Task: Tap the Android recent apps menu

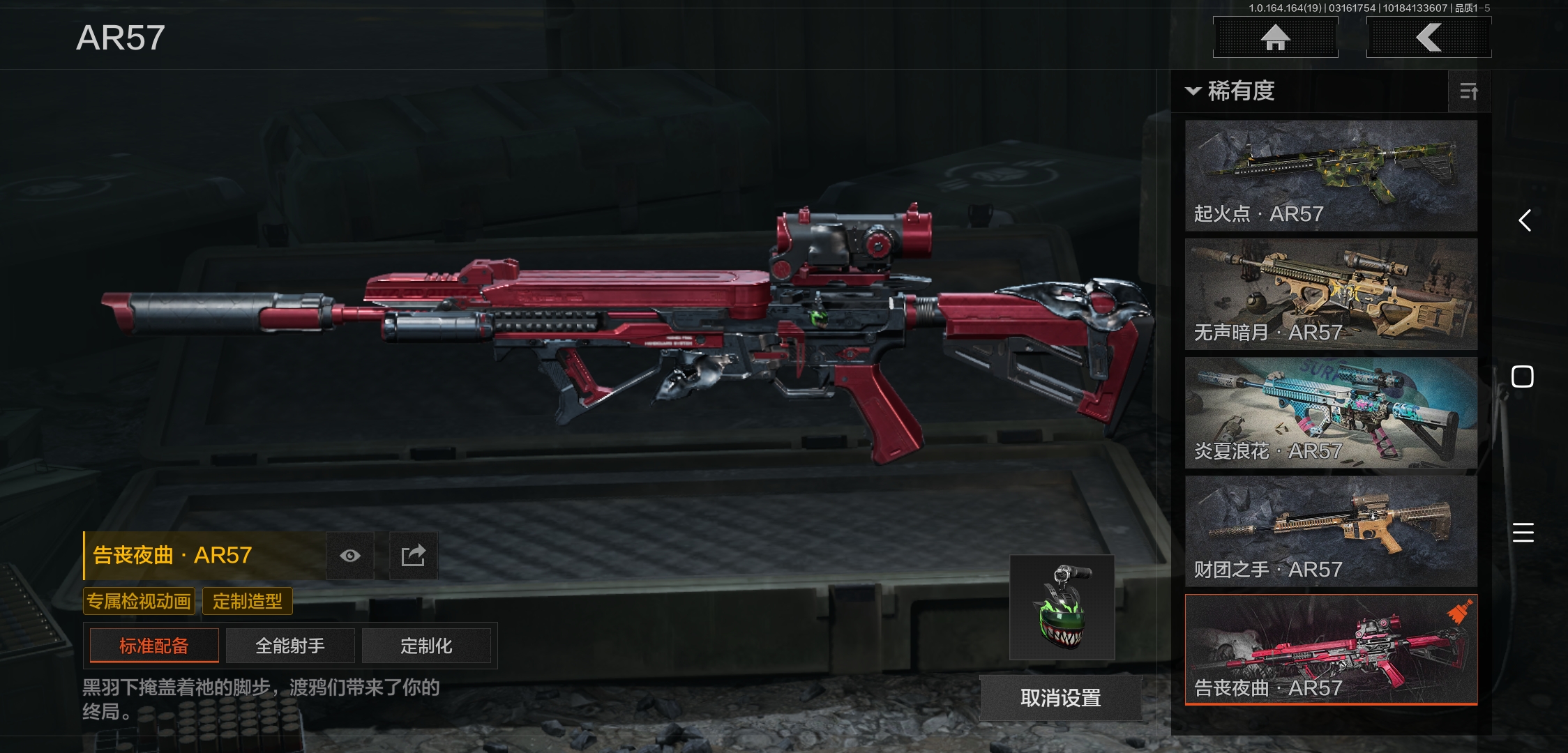Action: coord(1523,533)
